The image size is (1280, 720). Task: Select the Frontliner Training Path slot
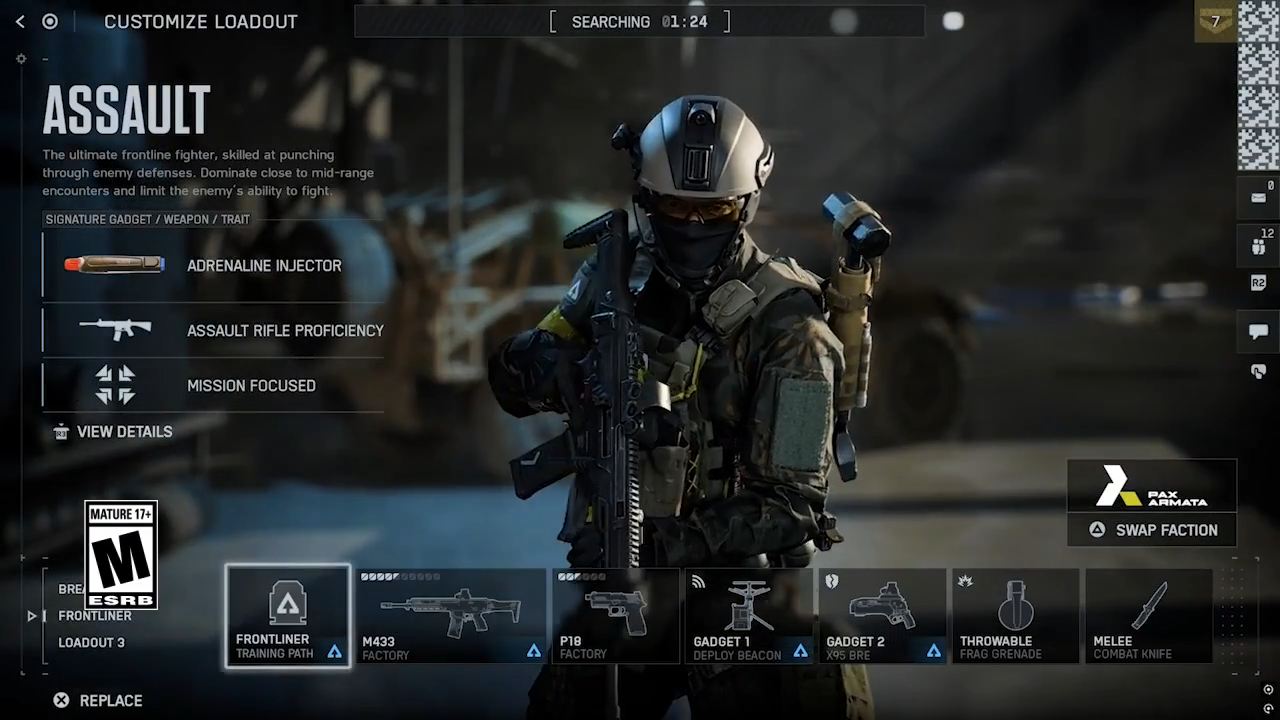point(288,616)
